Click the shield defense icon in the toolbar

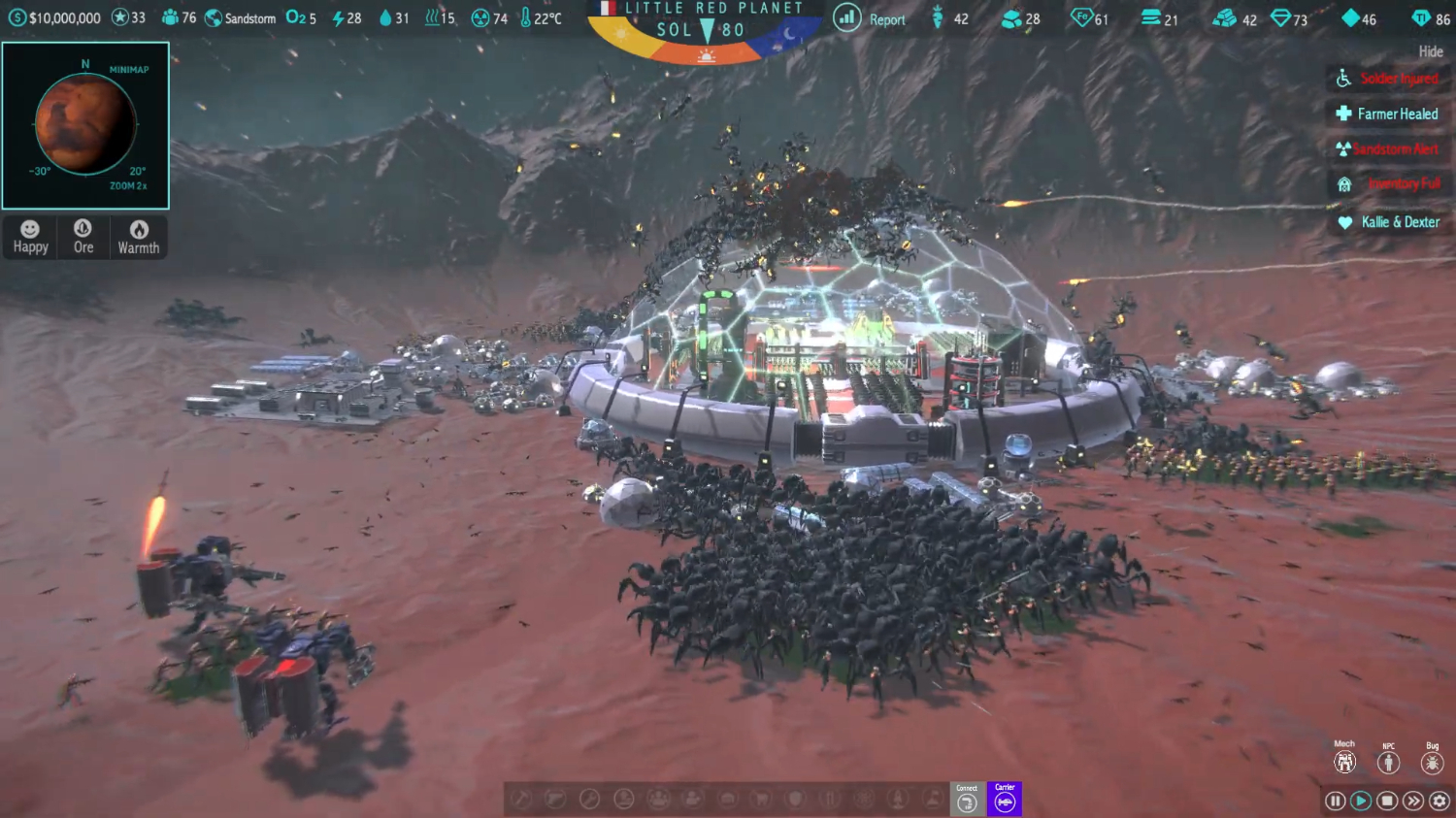796,799
